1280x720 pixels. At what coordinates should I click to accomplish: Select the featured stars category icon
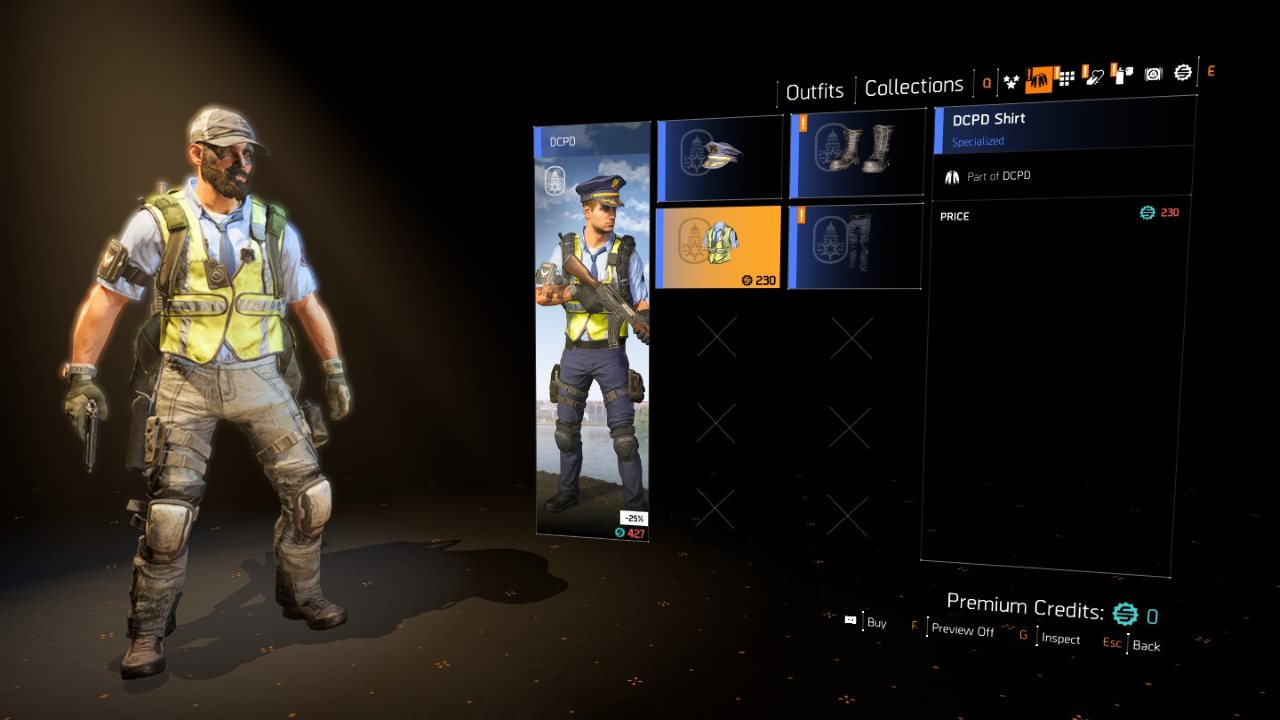(1011, 77)
